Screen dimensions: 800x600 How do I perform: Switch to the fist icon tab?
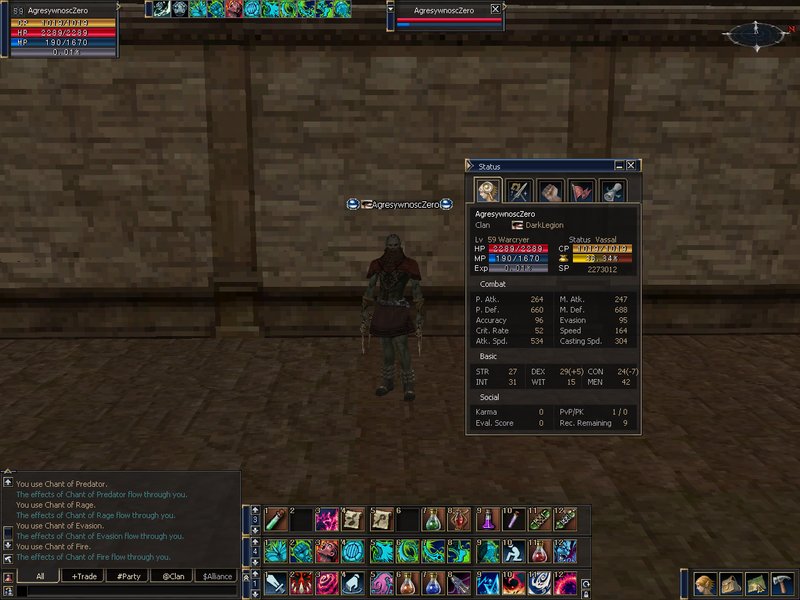pyautogui.click(x=549, y=190)
